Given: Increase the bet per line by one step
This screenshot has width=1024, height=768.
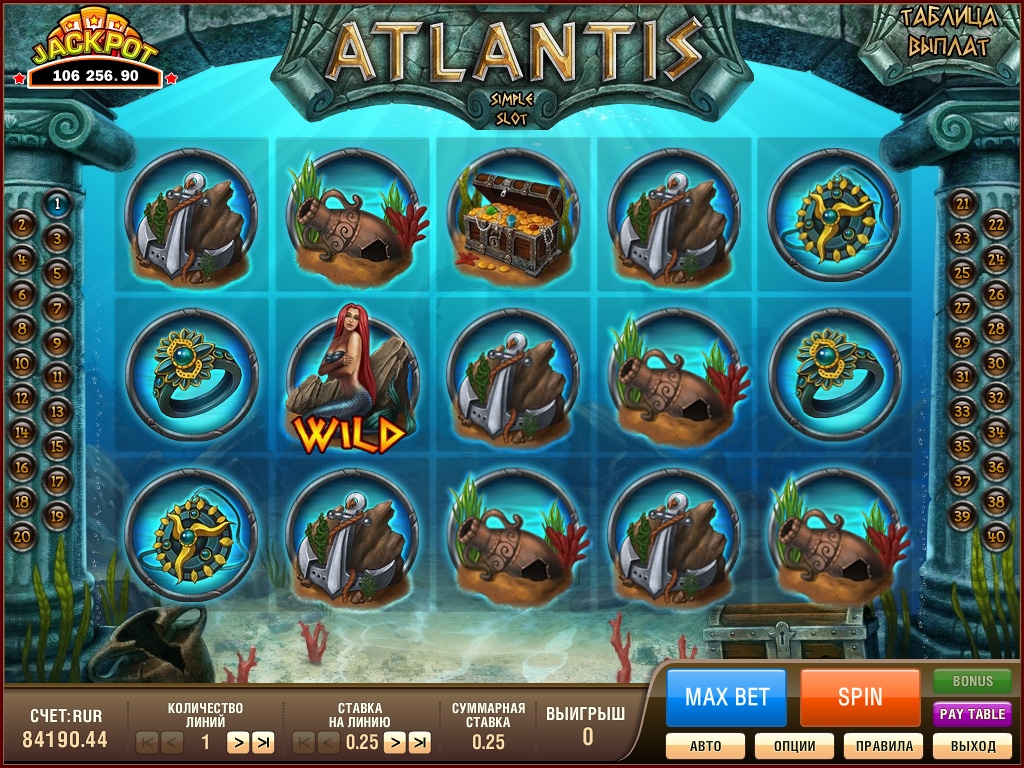Looking at the screenshot, I should tap(394, 742).
